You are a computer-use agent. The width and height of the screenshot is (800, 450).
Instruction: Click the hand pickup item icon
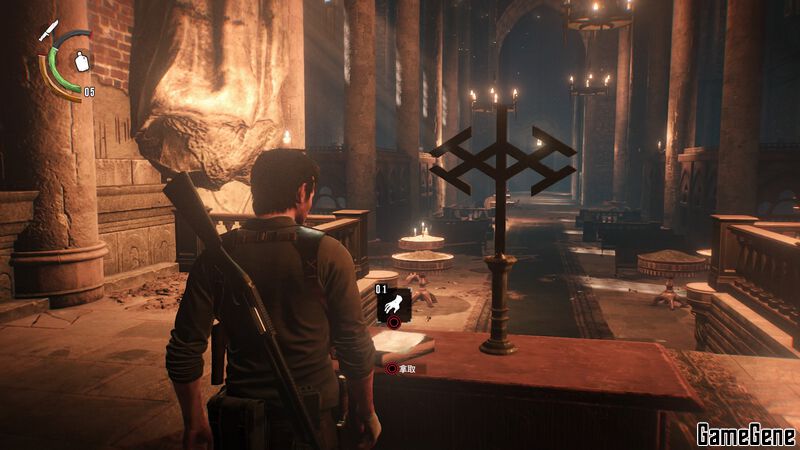(393, 302)
